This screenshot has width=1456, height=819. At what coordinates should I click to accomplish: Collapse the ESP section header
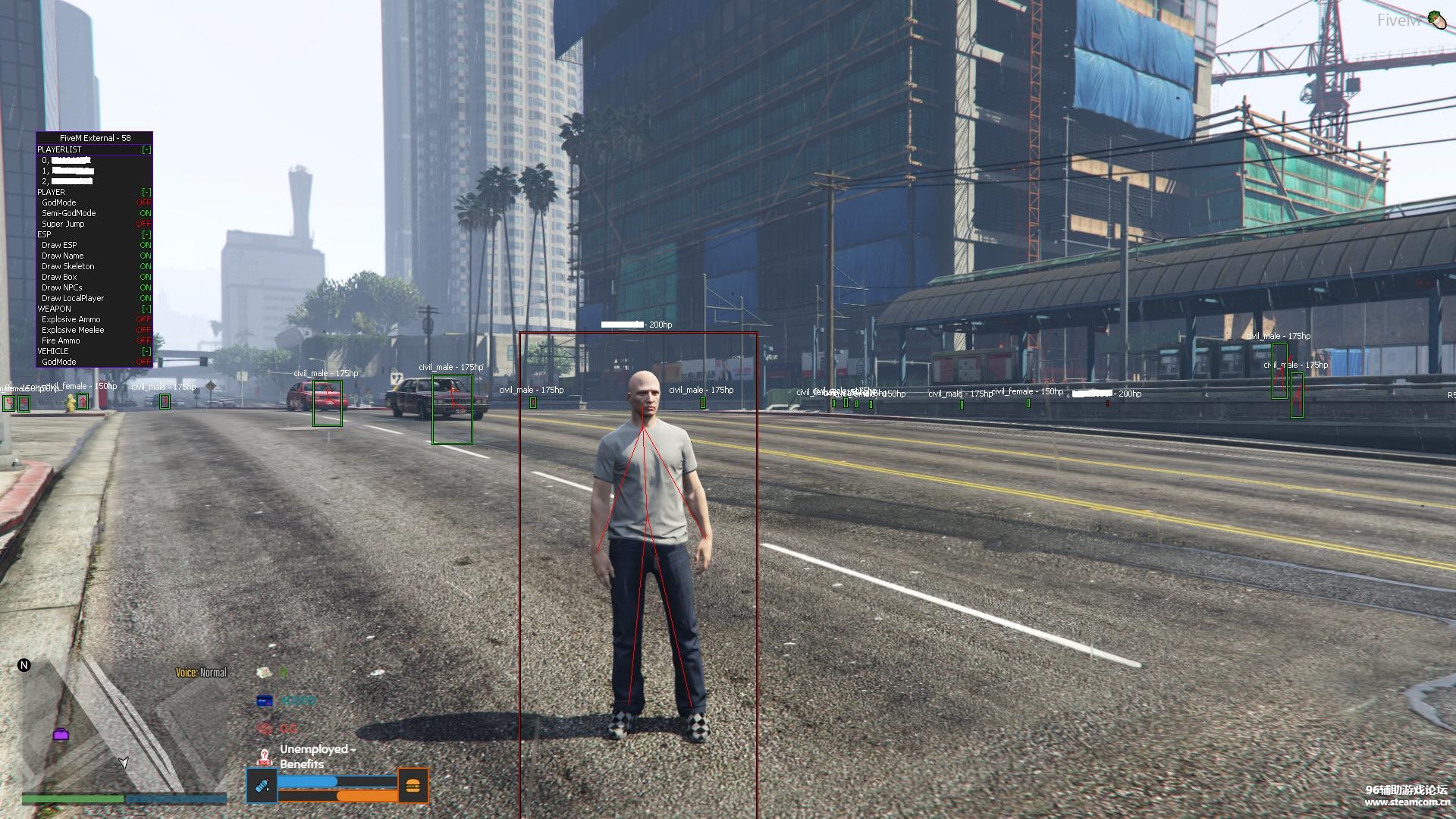click(146, 234)
